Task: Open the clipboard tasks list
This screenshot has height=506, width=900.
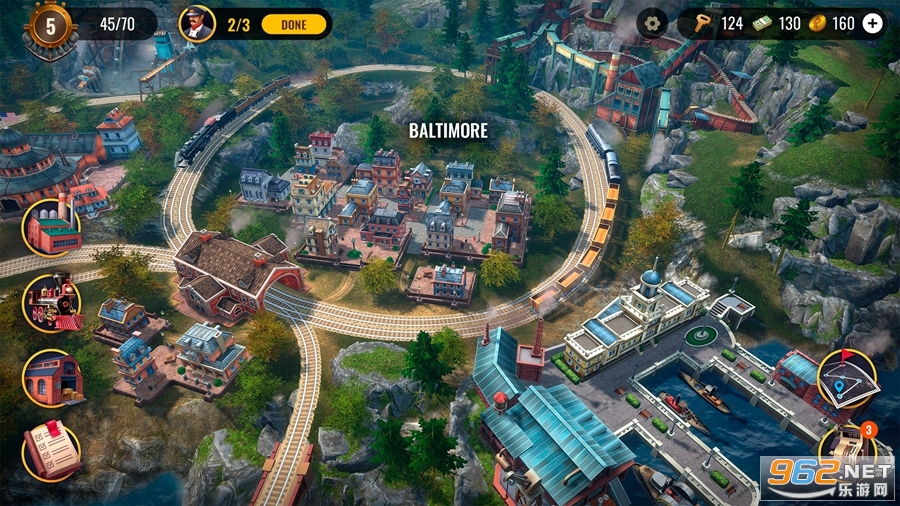Action: [52, 452]
